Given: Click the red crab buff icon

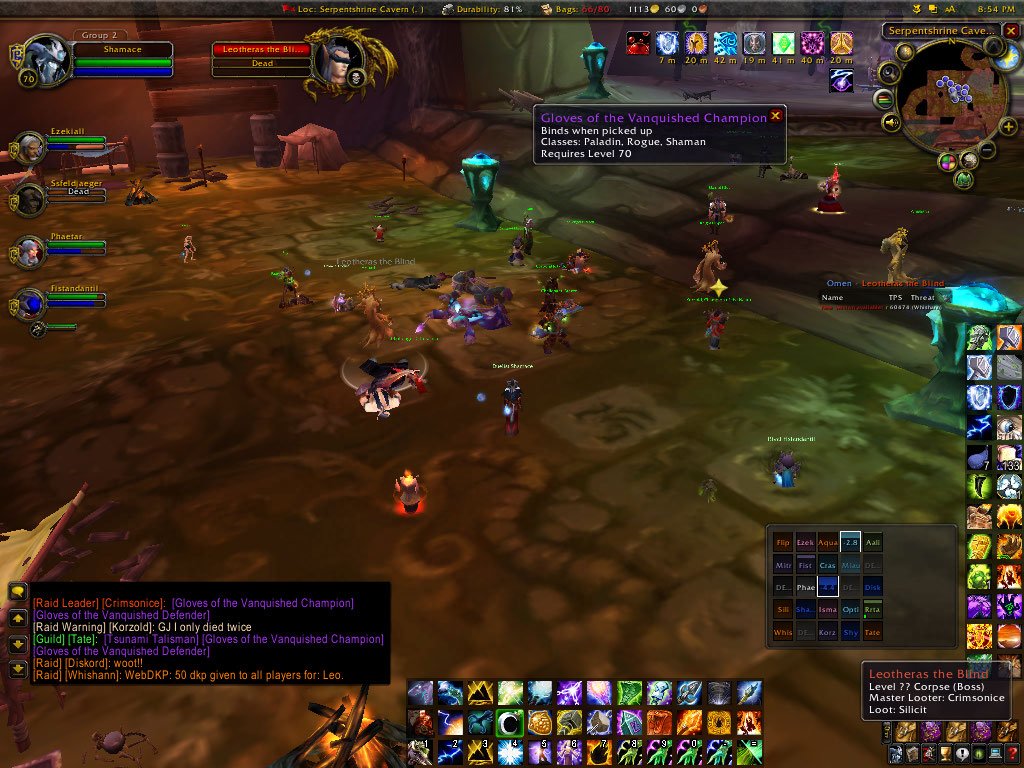Looking at the screenshot, I should (638, 43).
